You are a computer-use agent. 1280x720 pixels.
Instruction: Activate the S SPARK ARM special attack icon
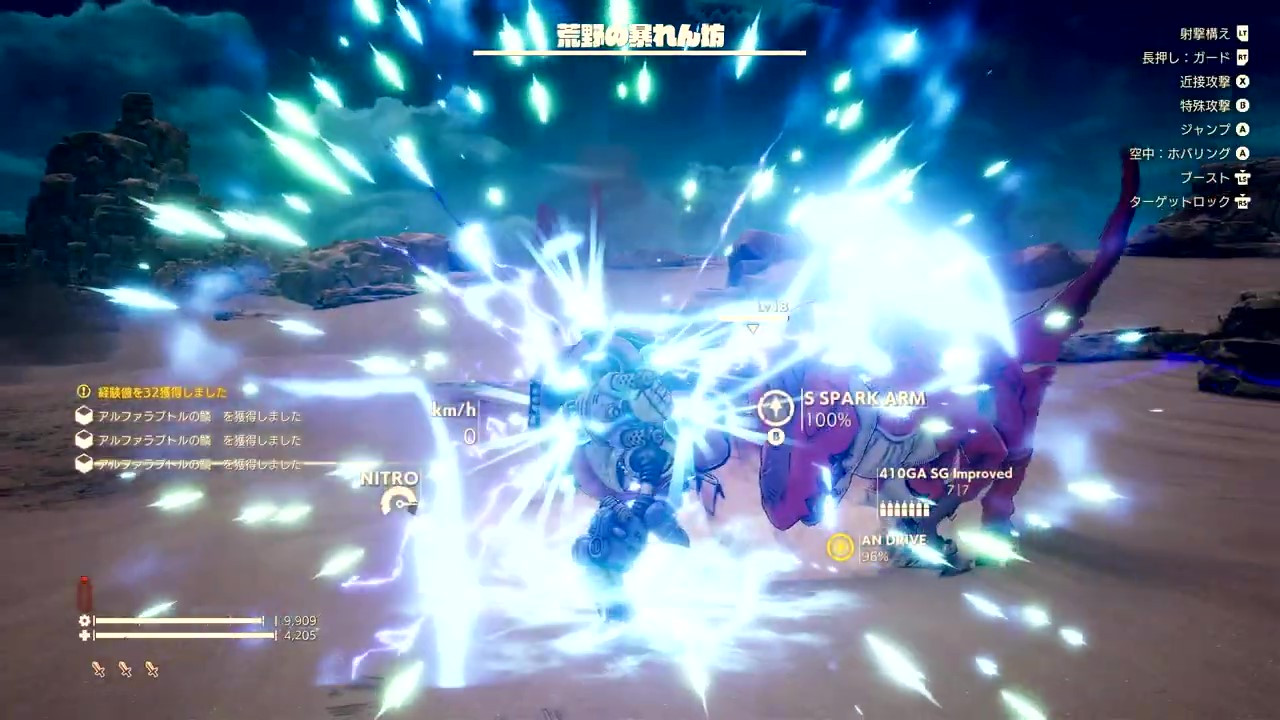point(775,407)
